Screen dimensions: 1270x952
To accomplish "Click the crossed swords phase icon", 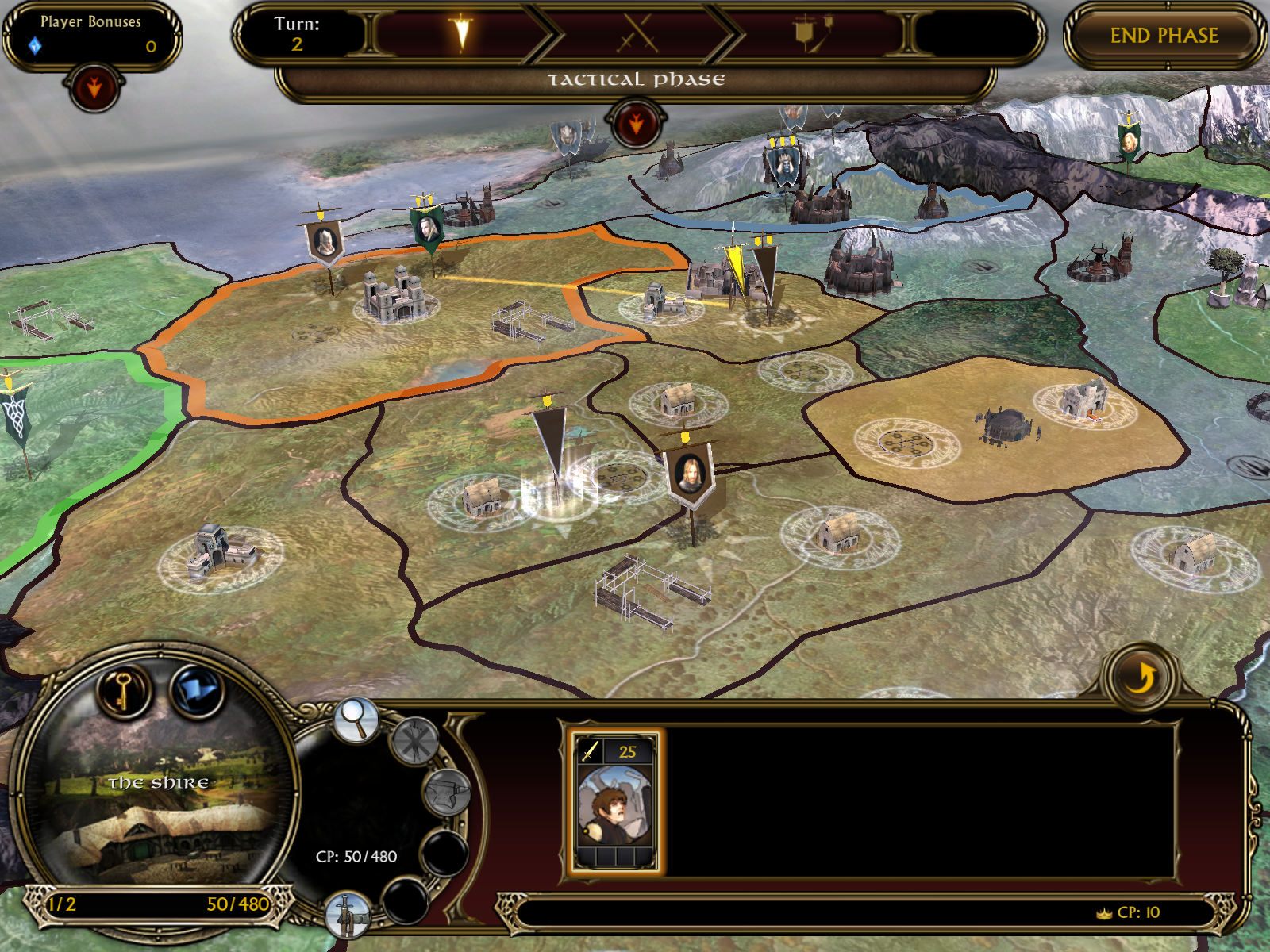I will click(x=637, y=34).
